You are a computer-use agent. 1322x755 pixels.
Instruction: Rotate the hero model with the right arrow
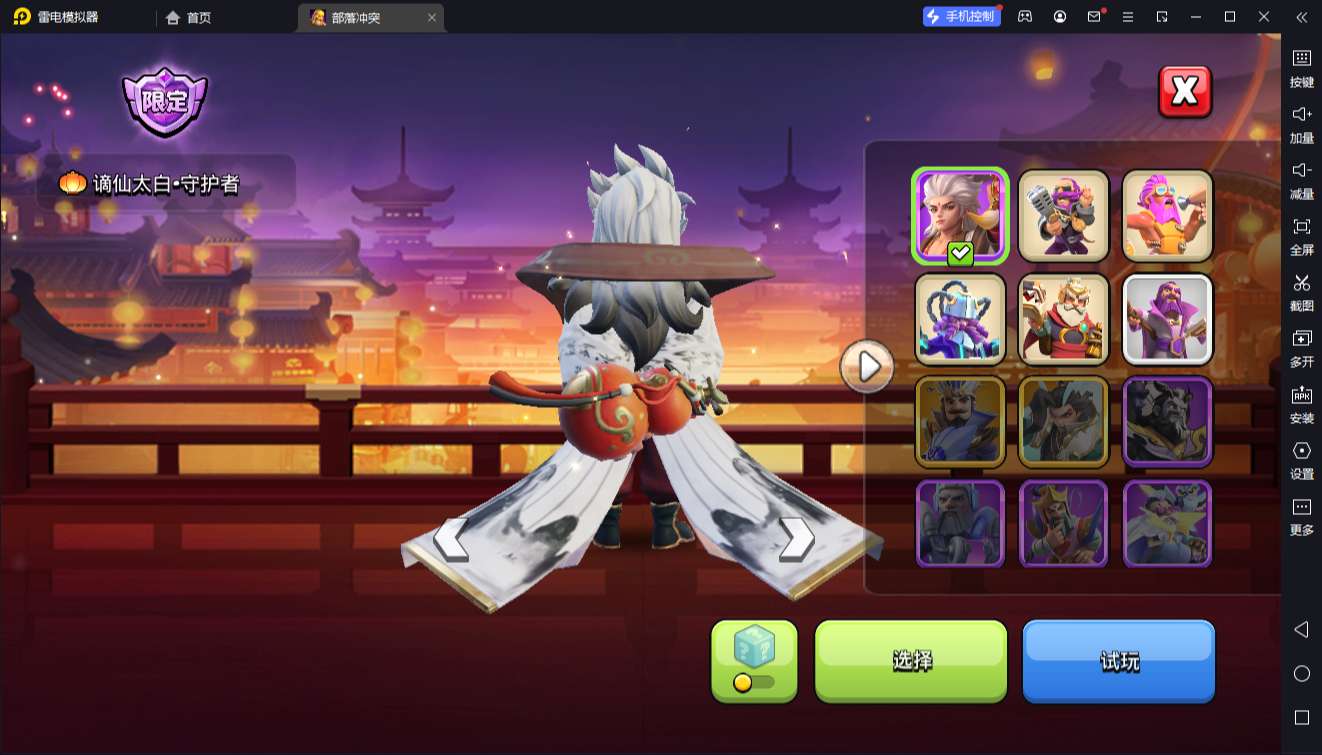pyautogui.click(x=796, y=540)
